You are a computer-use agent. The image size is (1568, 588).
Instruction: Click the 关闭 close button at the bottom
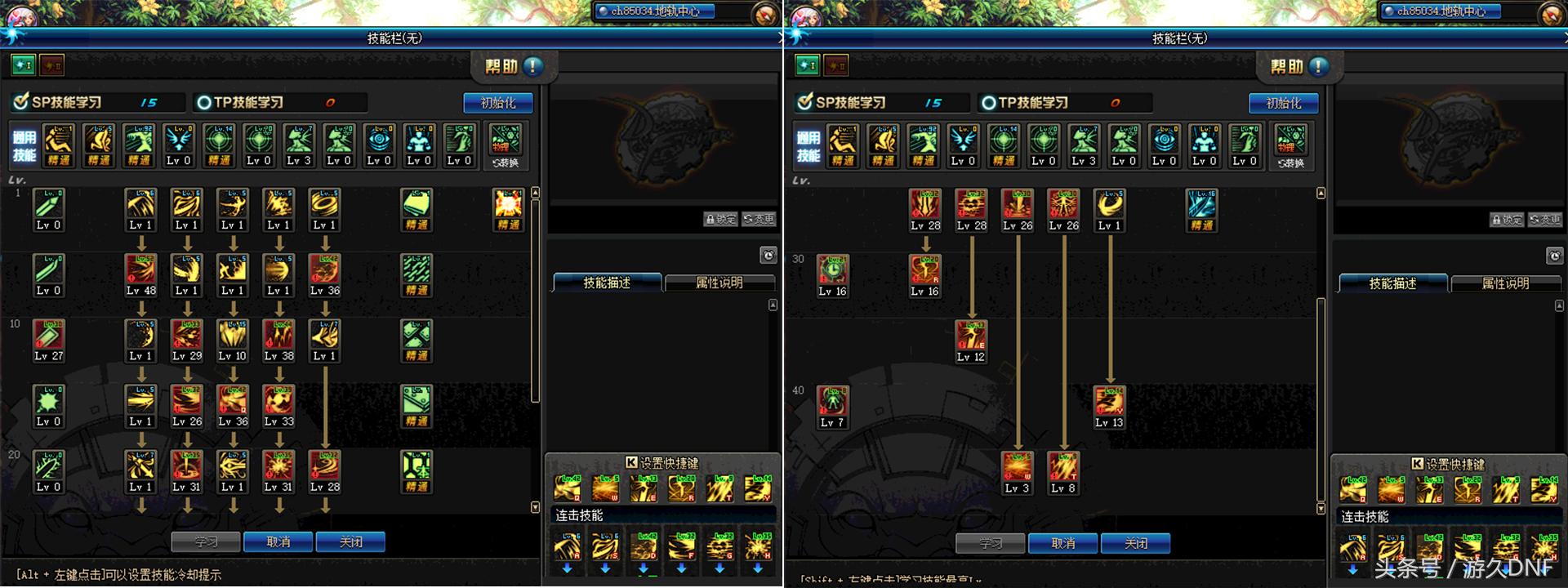(351, 541)
